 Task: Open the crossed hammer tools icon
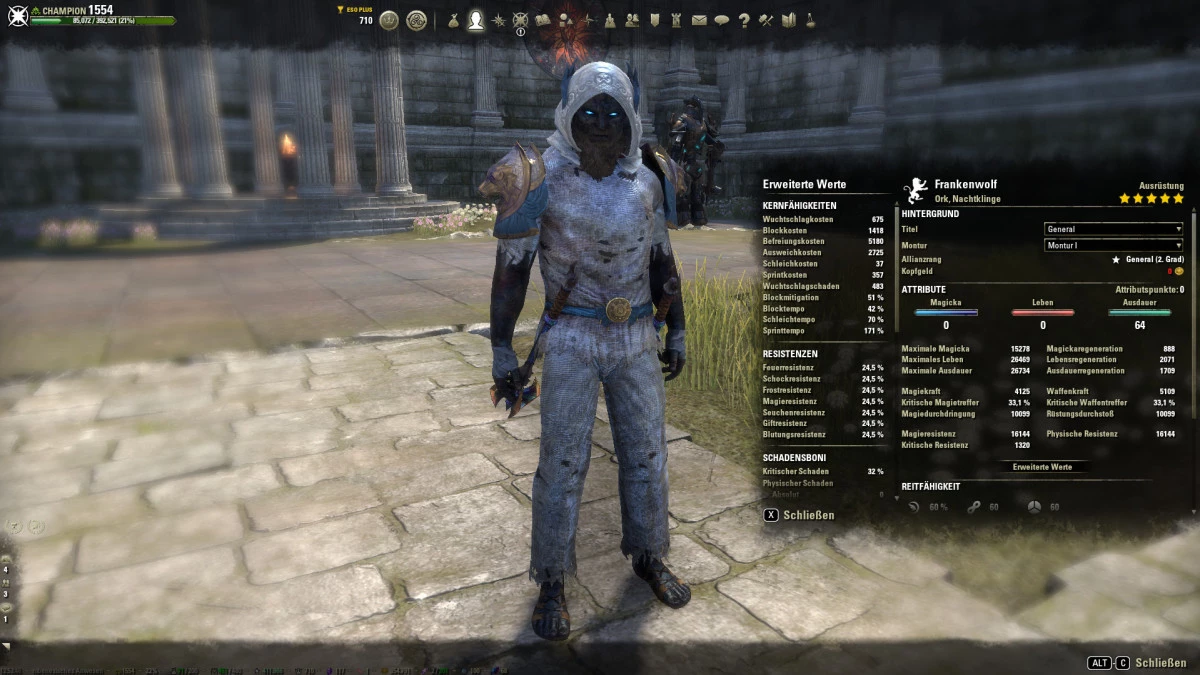coord(766,20)
